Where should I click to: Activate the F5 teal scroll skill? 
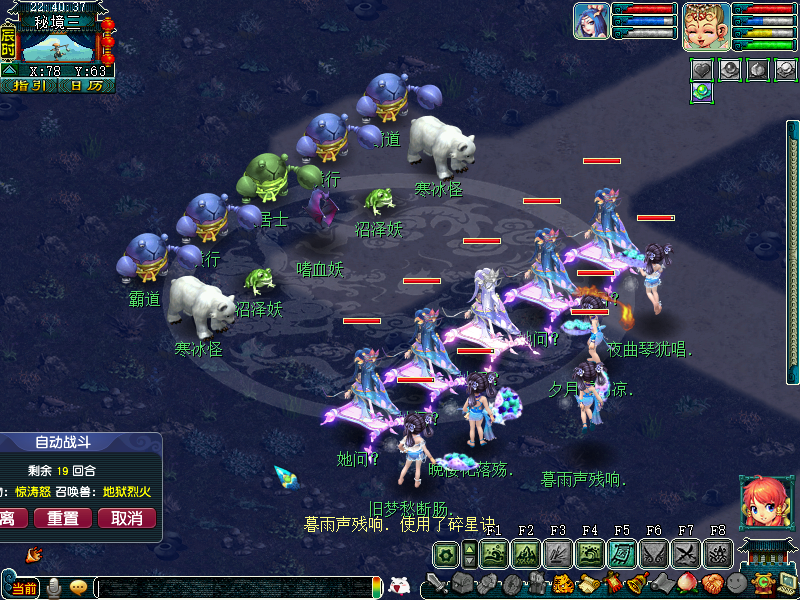pyautogui.click(x=622, y=554)
